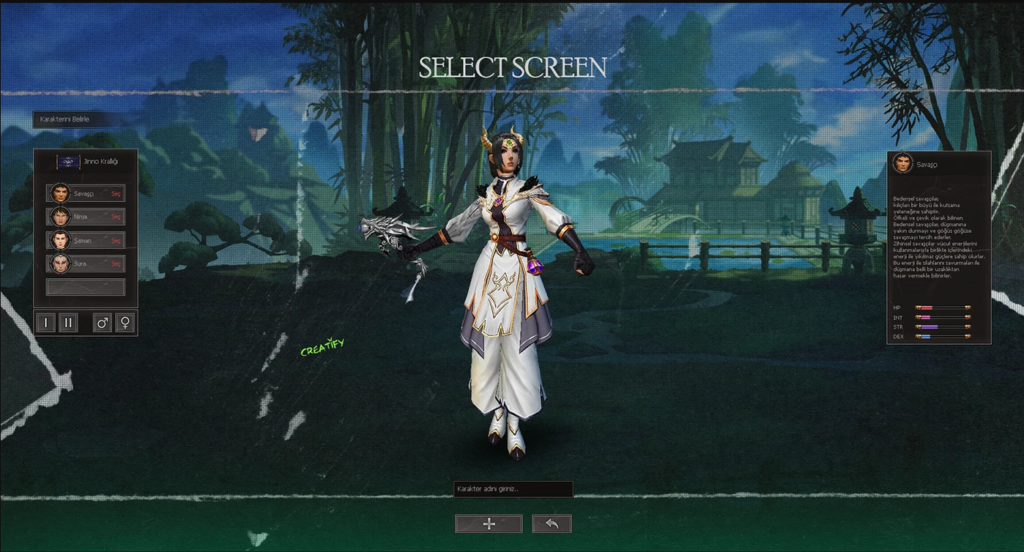Choose the female gender symbol button

[125, 323]
